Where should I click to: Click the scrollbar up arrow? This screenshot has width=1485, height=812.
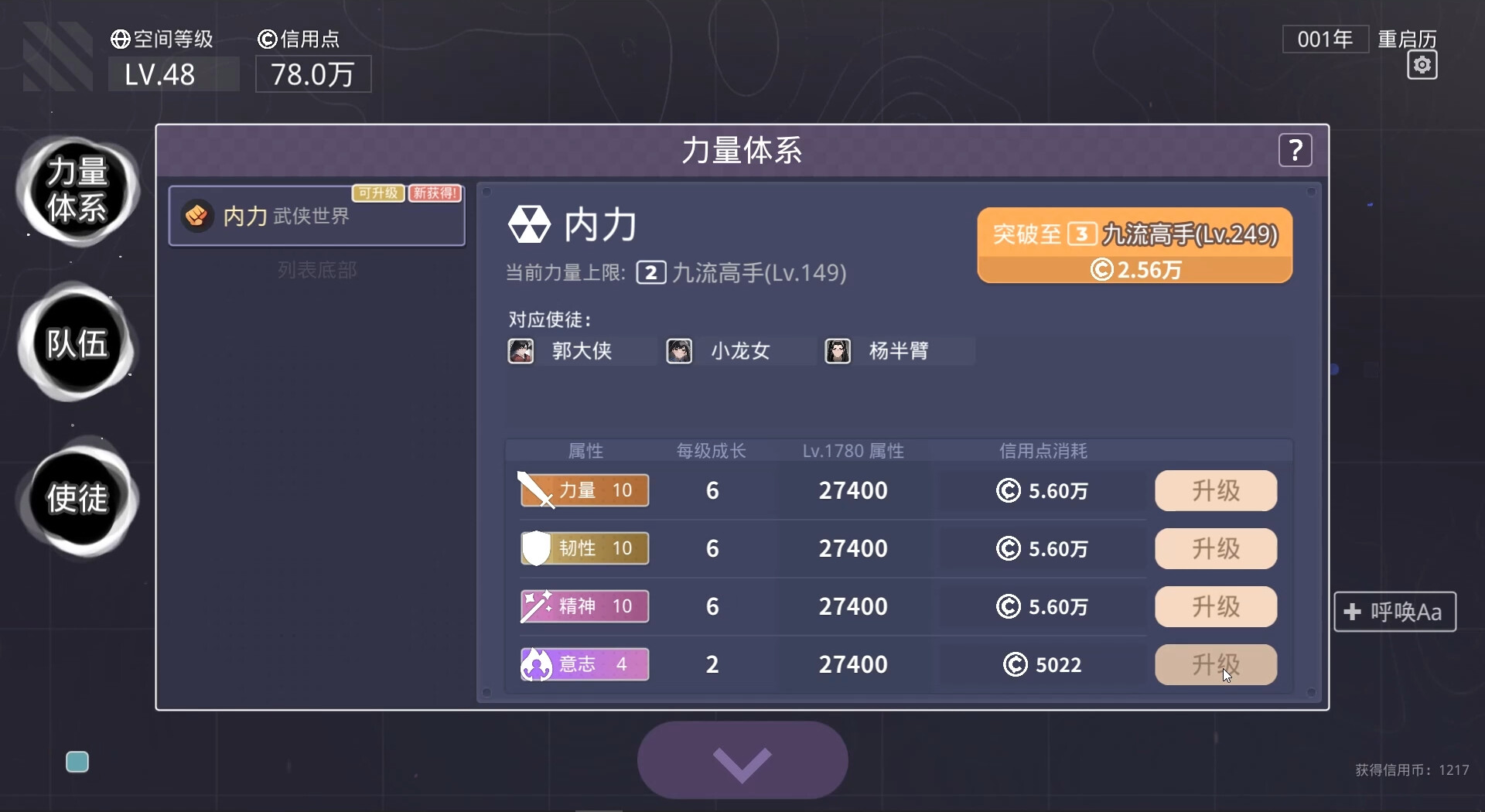[1312, 192]
